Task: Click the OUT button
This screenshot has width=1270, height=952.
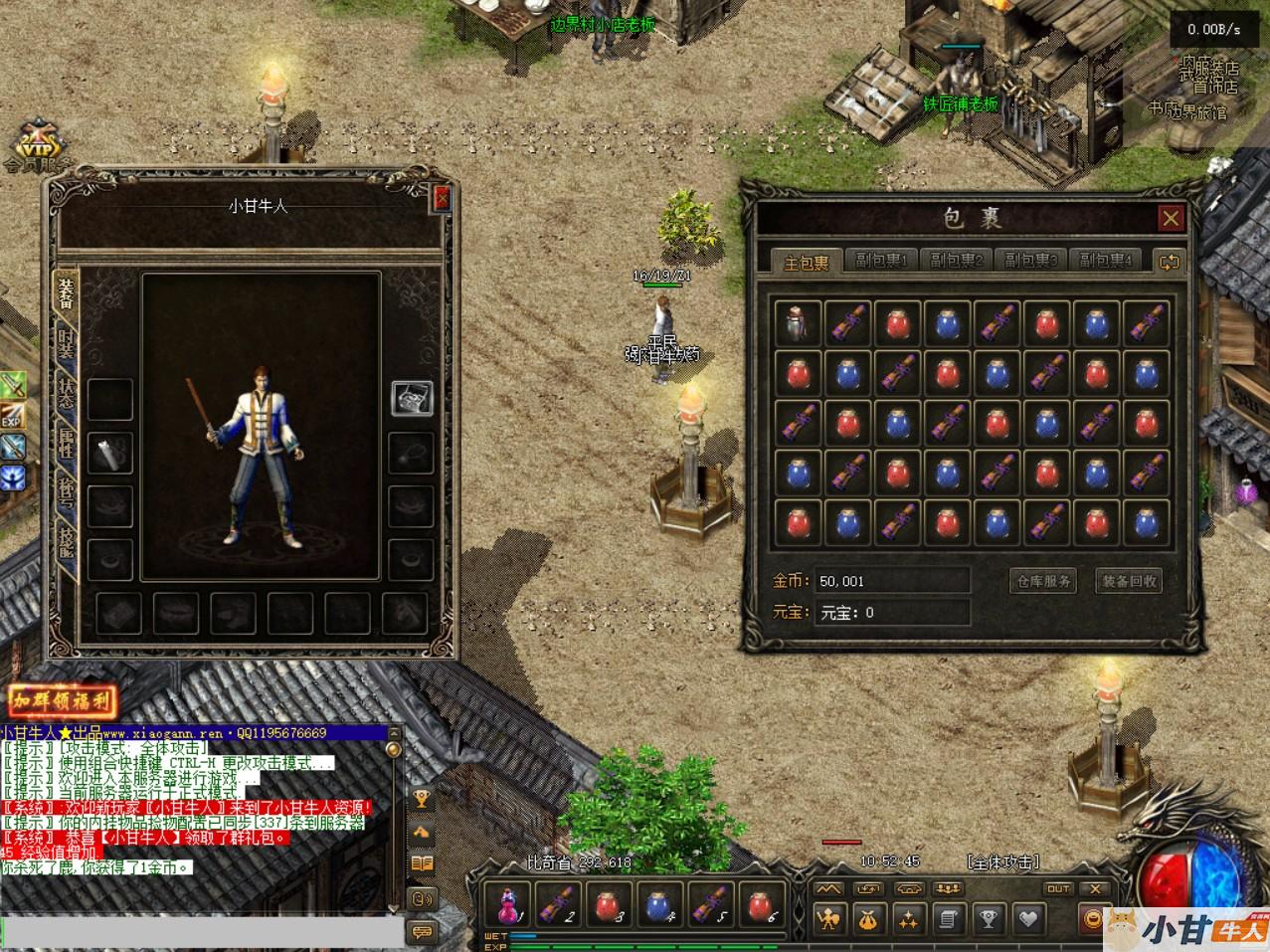Action: pos(1059,888)
